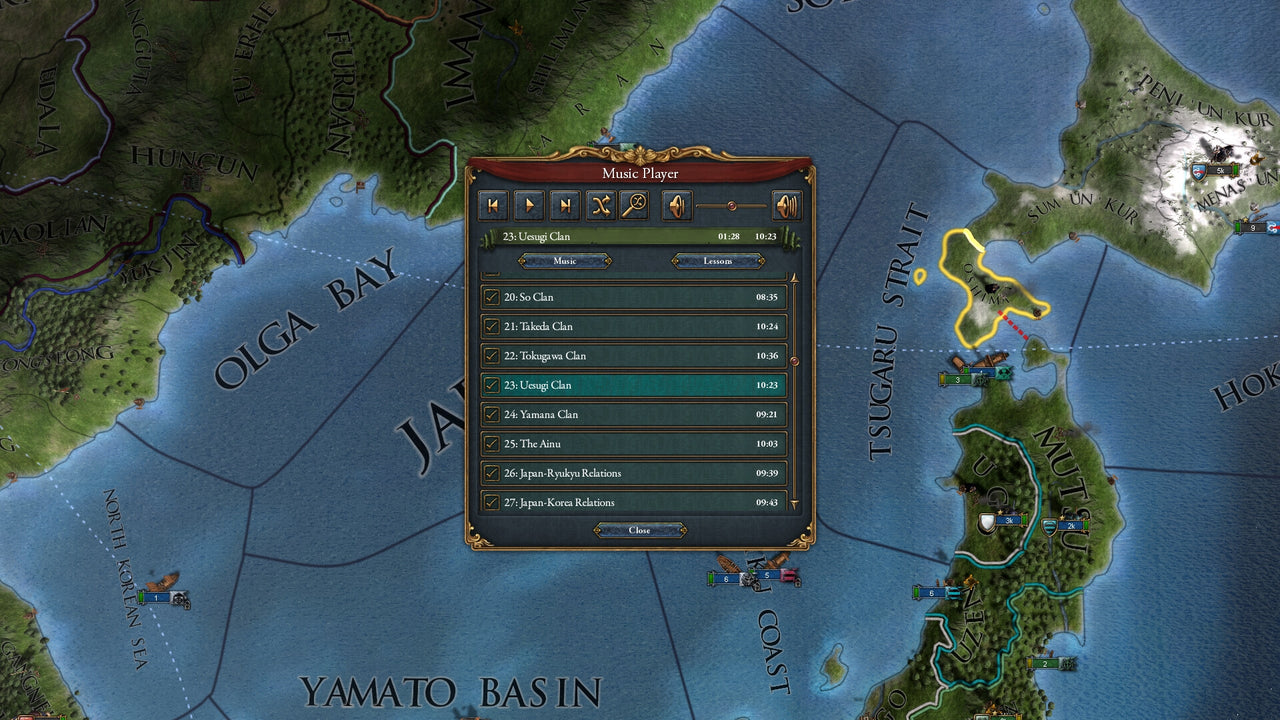Viewport: 1280px width, 720px height.
Task: Click the previous track icon
Action: 495,205
